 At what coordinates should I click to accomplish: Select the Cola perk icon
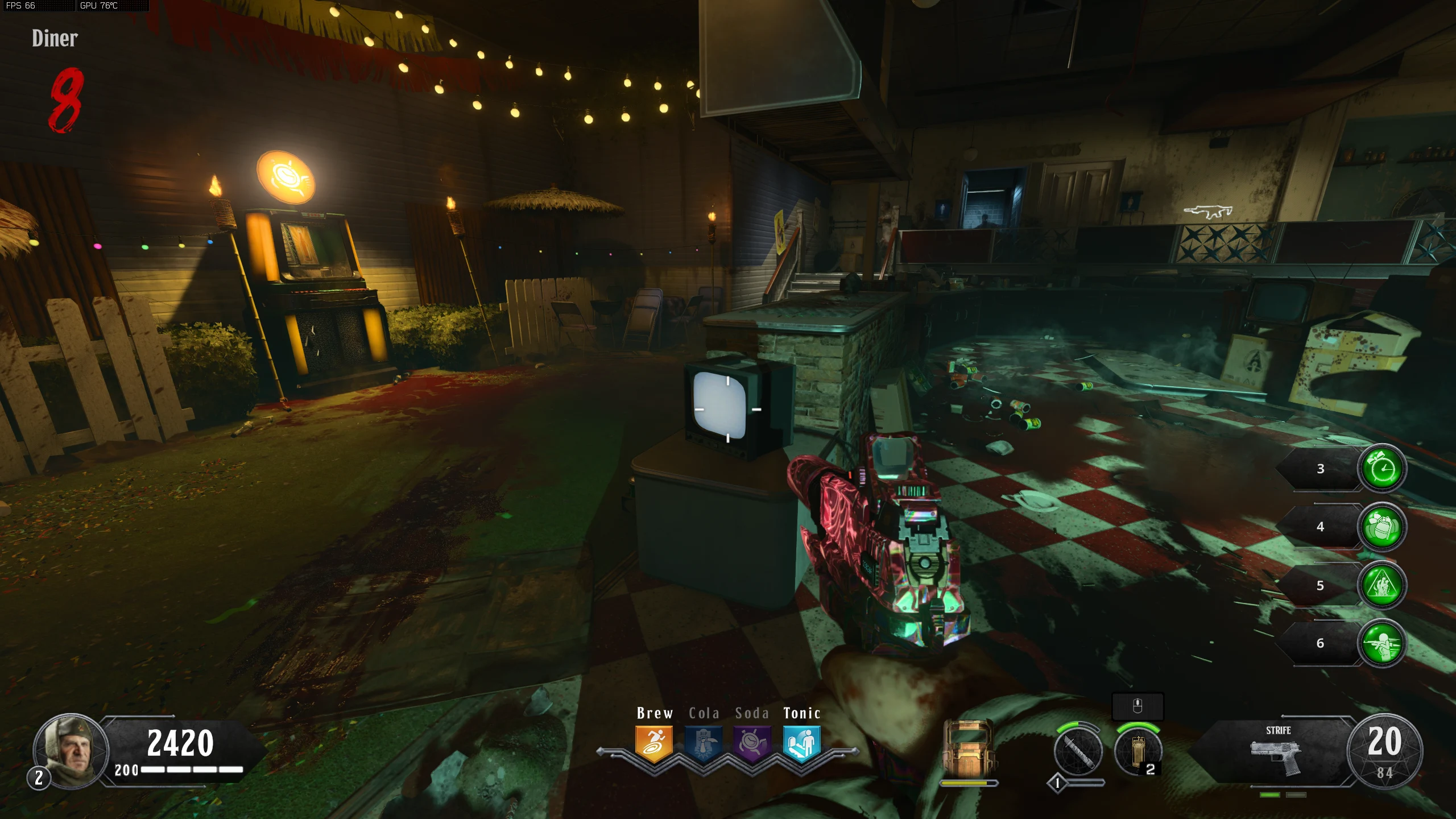point(704,743)
